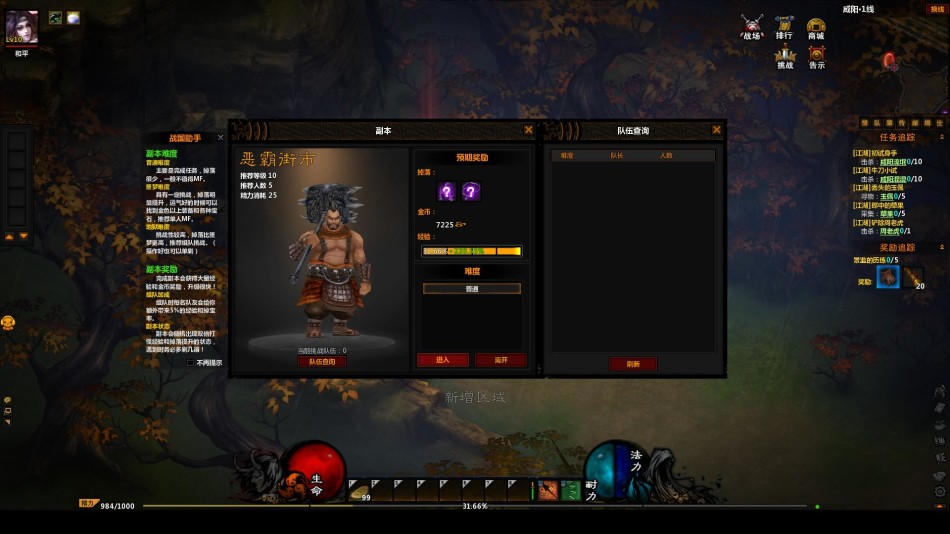Click the 周老虎 quest target link
This screenshot has height=534, width=950.
pyautogui.click(x=890, y=231)
